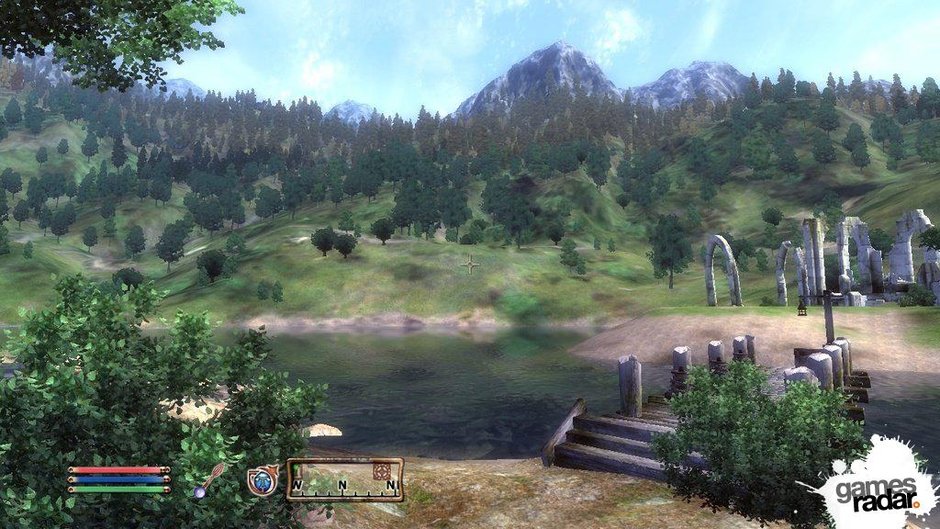Open the compass bar
940x529 pixels.
(345, 479)
